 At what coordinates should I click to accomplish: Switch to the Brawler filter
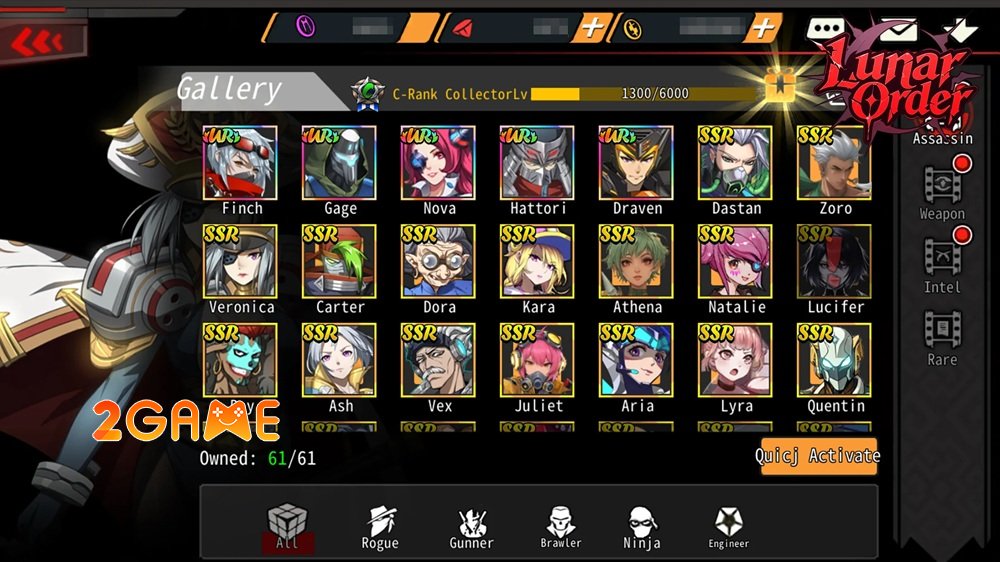coord(561,527)
